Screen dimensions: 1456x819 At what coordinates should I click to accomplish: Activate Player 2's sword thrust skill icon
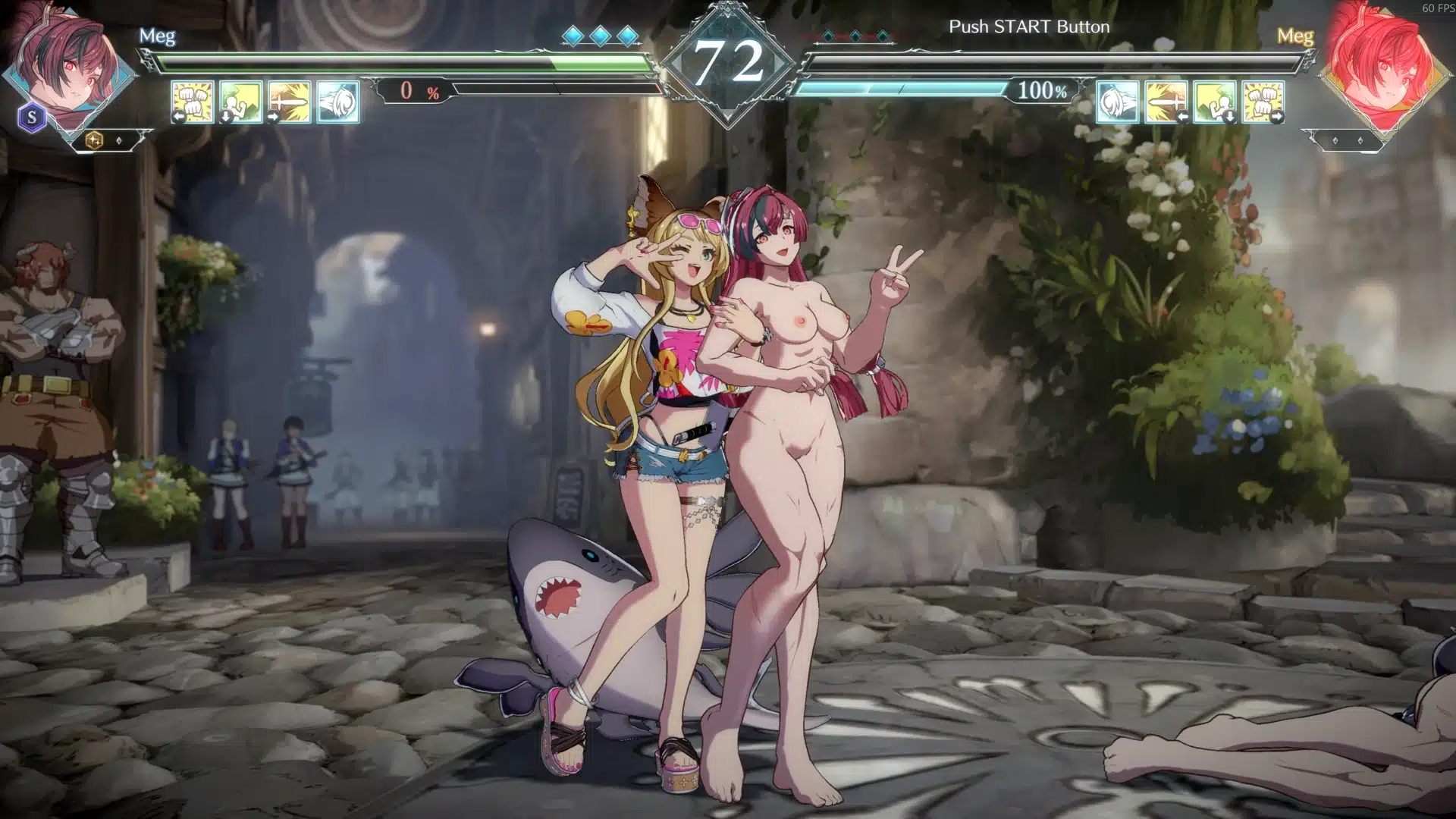1166,102
